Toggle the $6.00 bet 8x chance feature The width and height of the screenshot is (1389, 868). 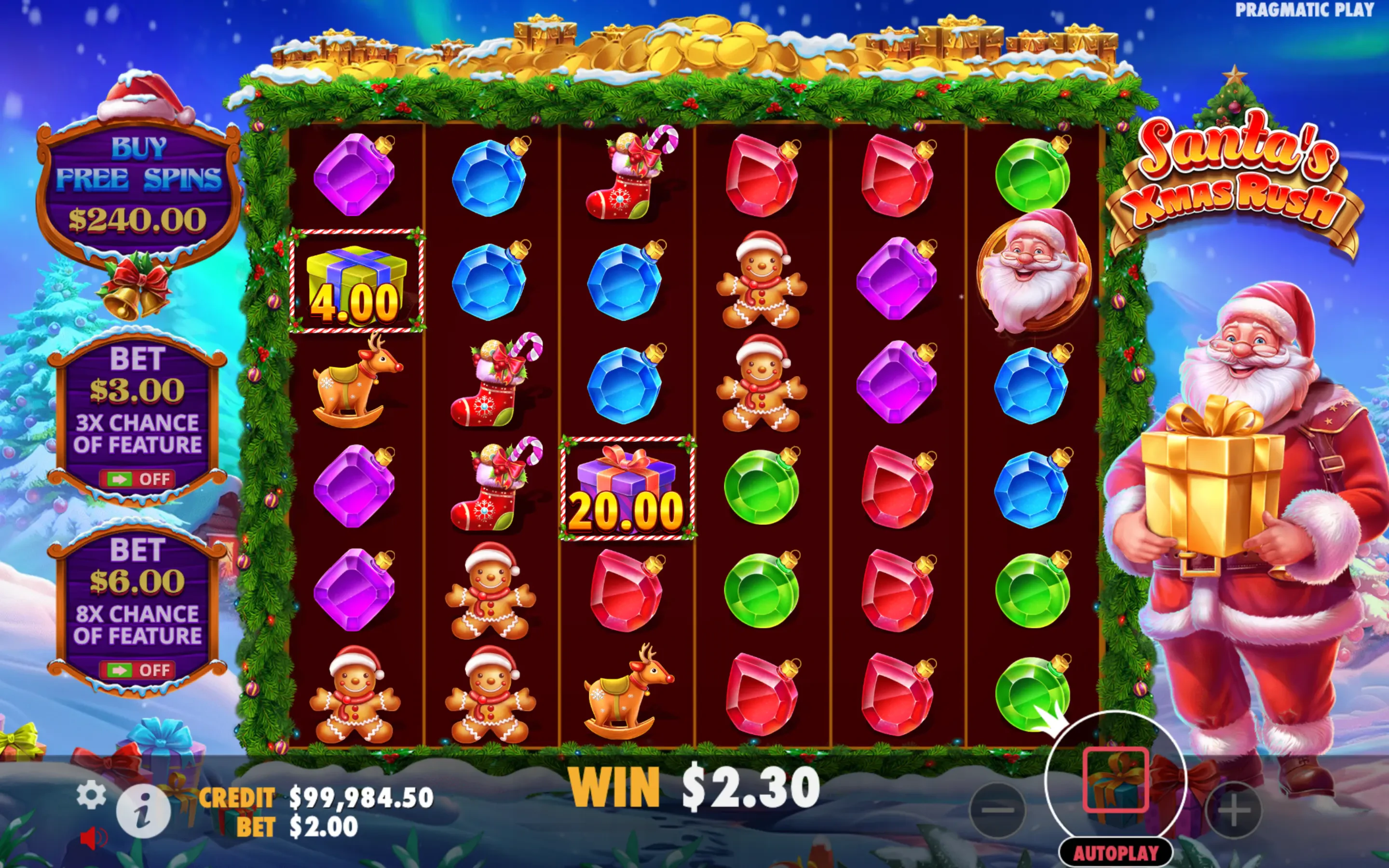point(137,669)
